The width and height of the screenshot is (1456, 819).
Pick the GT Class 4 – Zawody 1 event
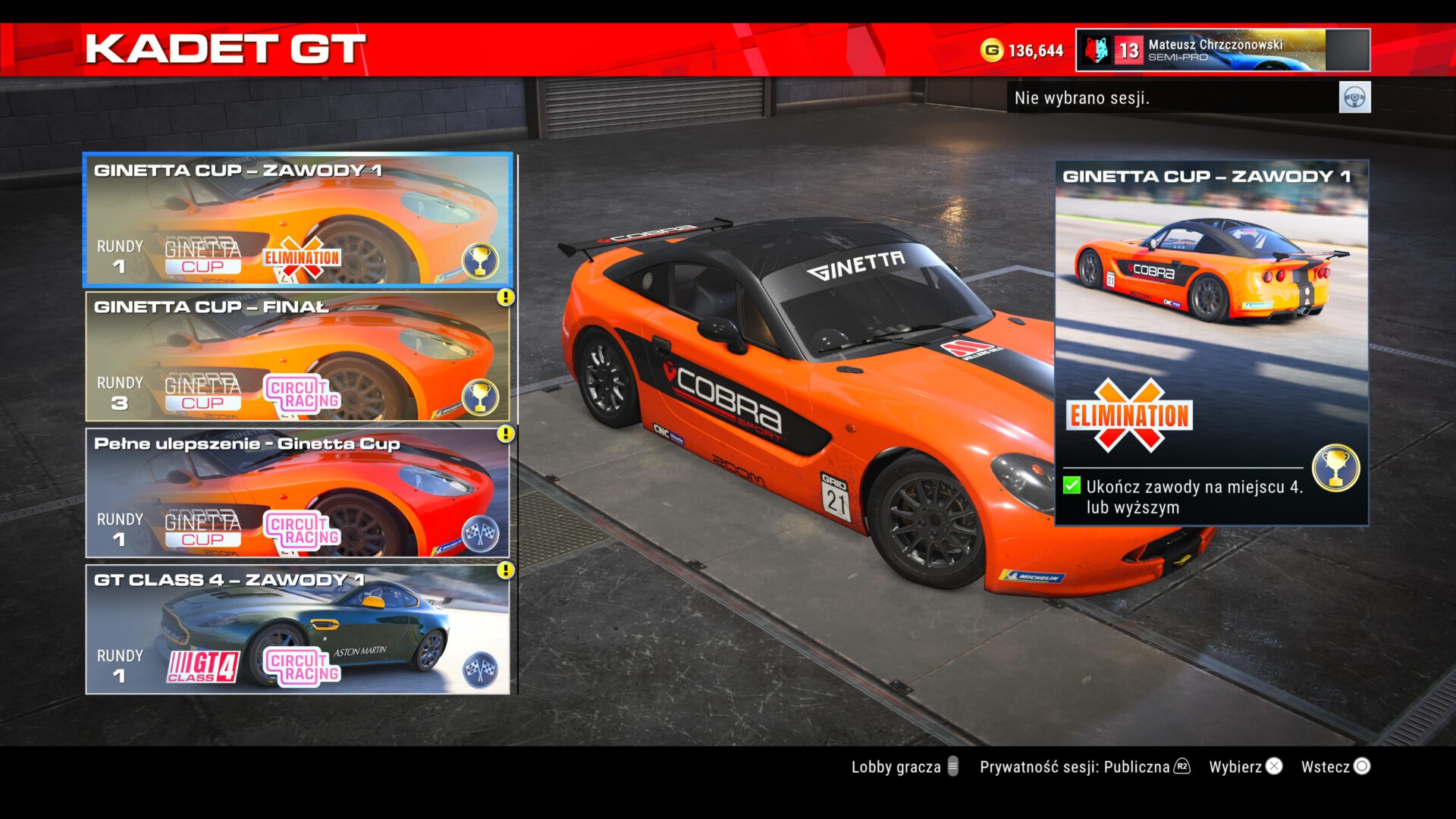[x=297, y=629]
